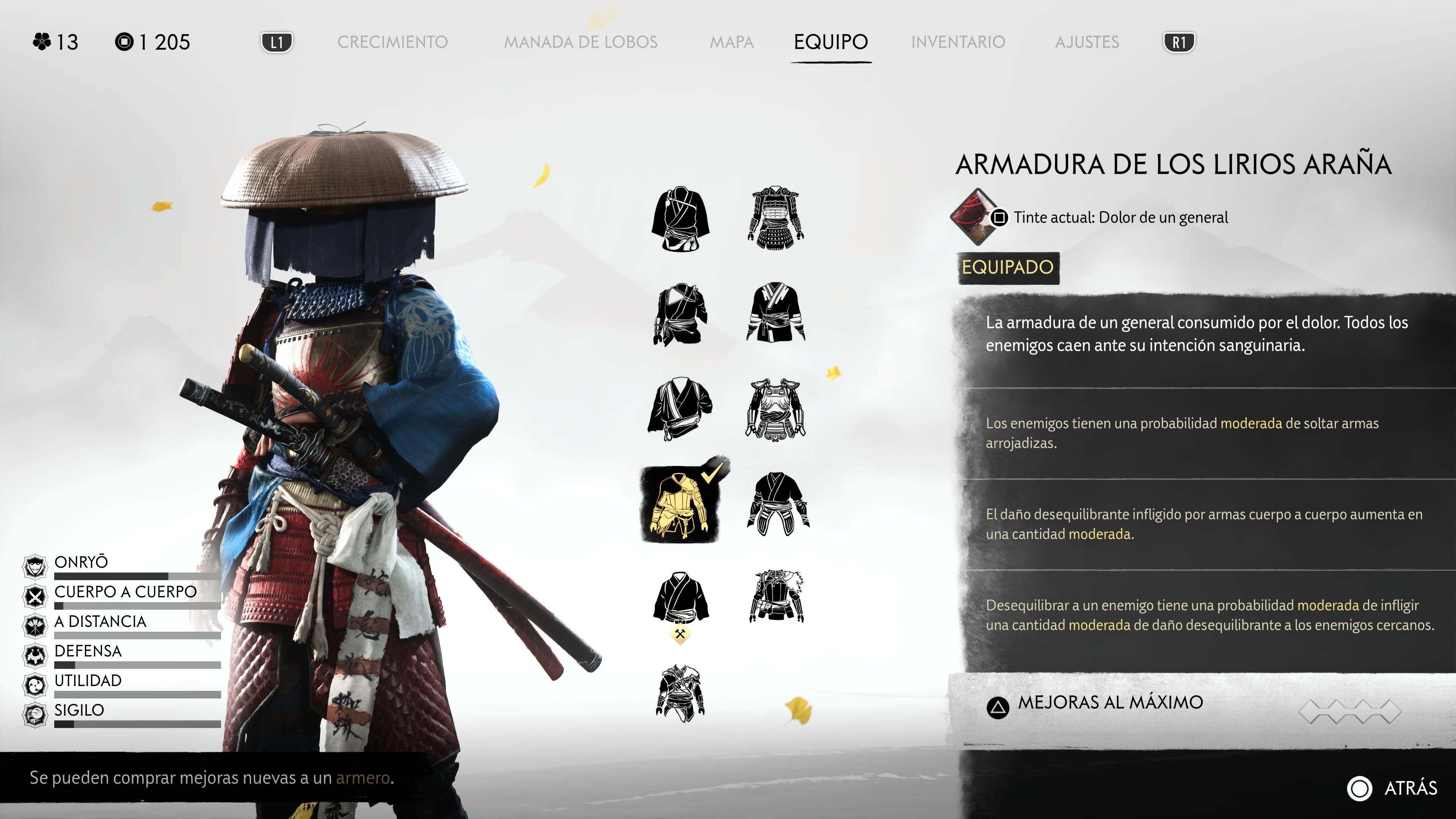Show the Ajustes tab
The image size is (1456, 819).
coord(1087,42)
